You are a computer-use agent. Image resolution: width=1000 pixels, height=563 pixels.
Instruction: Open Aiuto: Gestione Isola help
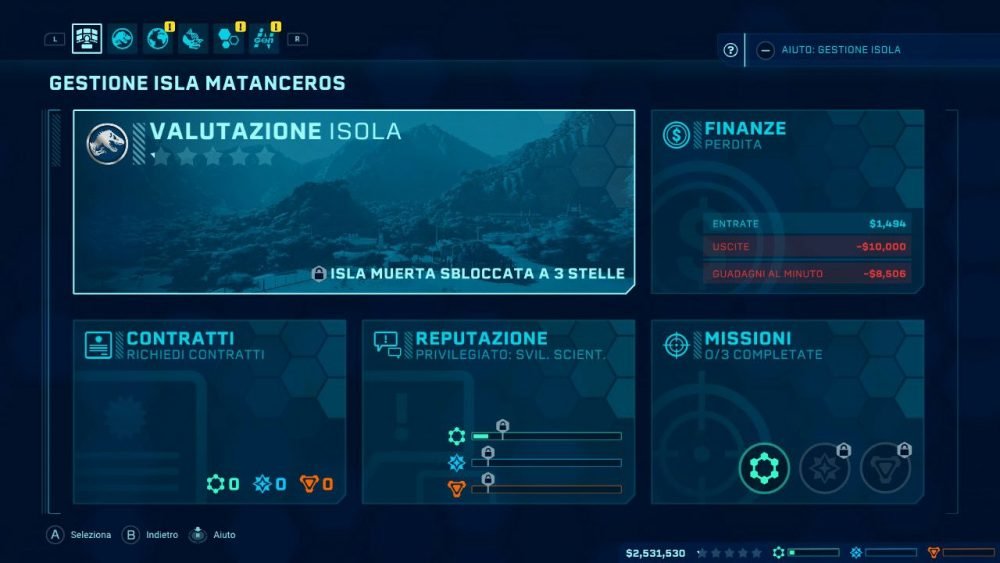tap(829, 50)
